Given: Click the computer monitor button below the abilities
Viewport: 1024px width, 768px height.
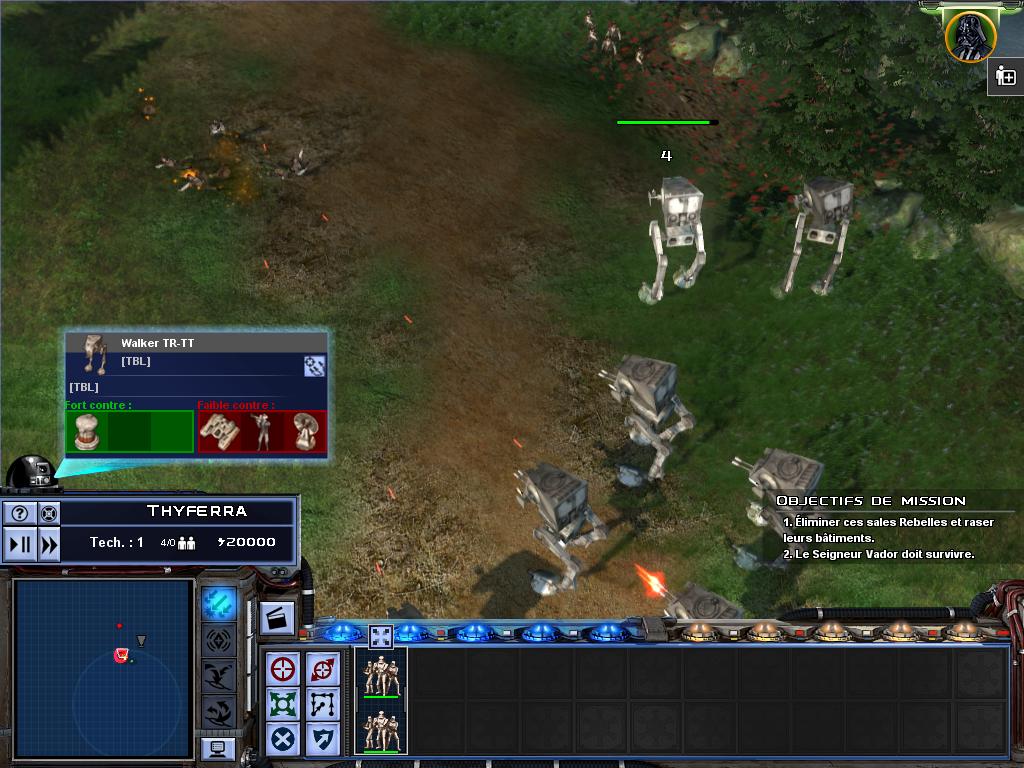Looking at the screenshot, I should coord(217,748).
